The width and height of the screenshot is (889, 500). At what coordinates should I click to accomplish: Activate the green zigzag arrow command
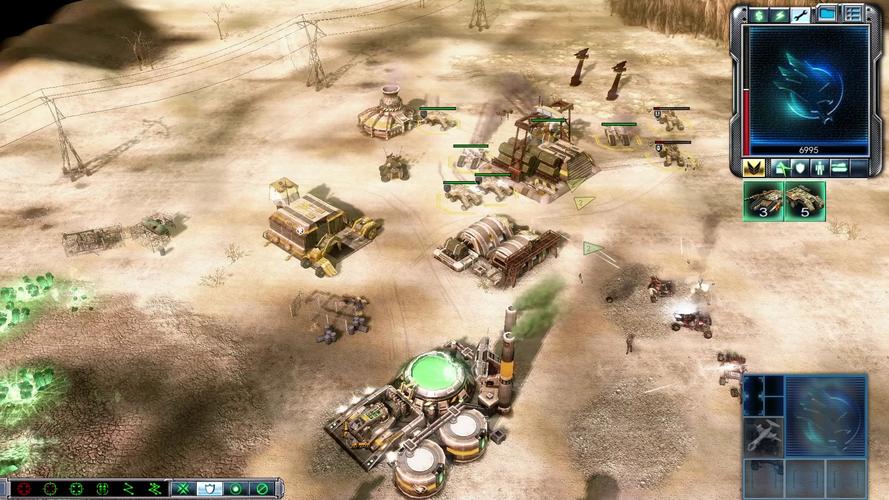pos(127,489)
